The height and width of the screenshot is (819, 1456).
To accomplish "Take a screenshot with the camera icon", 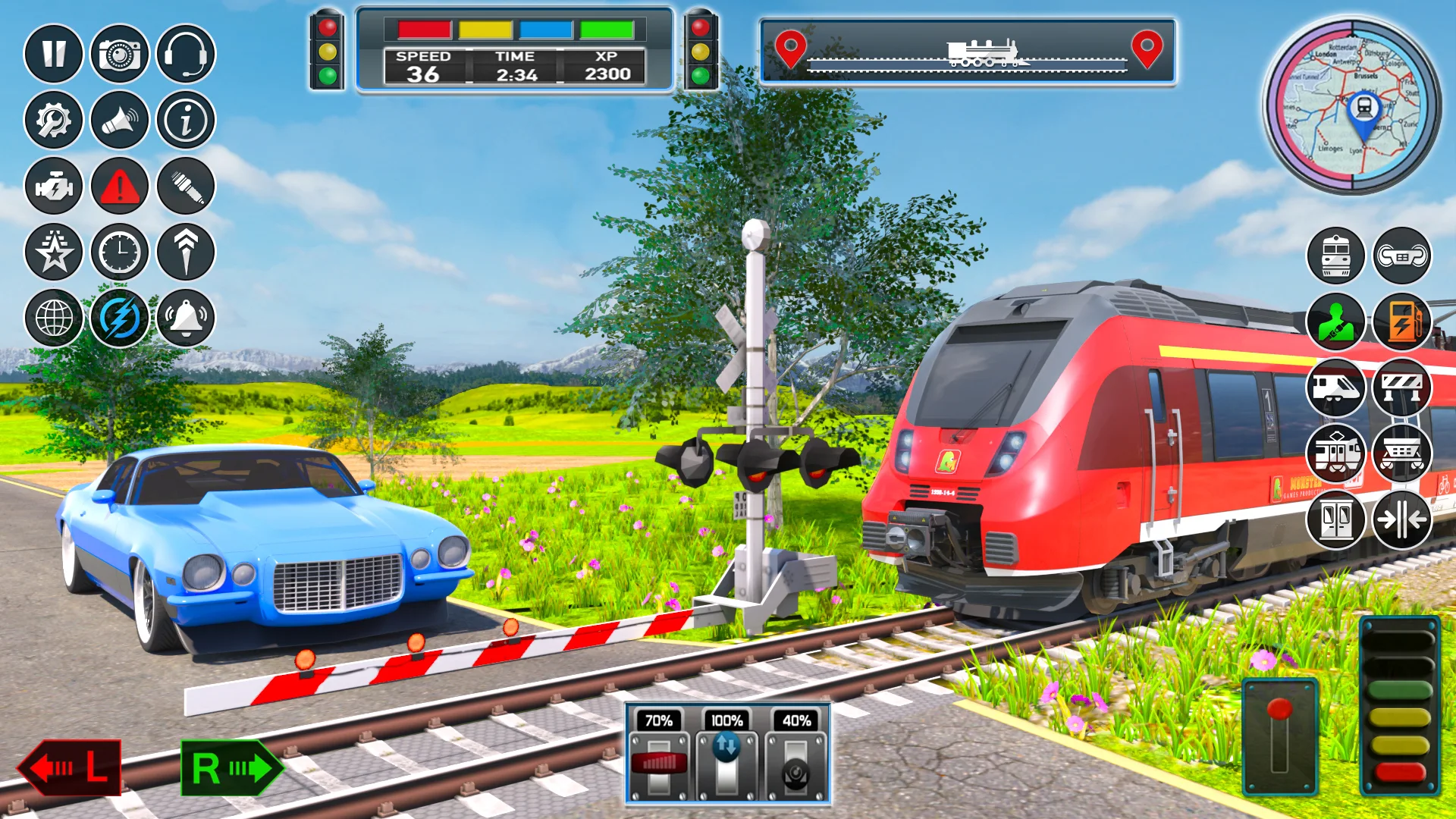I will 120,54.
